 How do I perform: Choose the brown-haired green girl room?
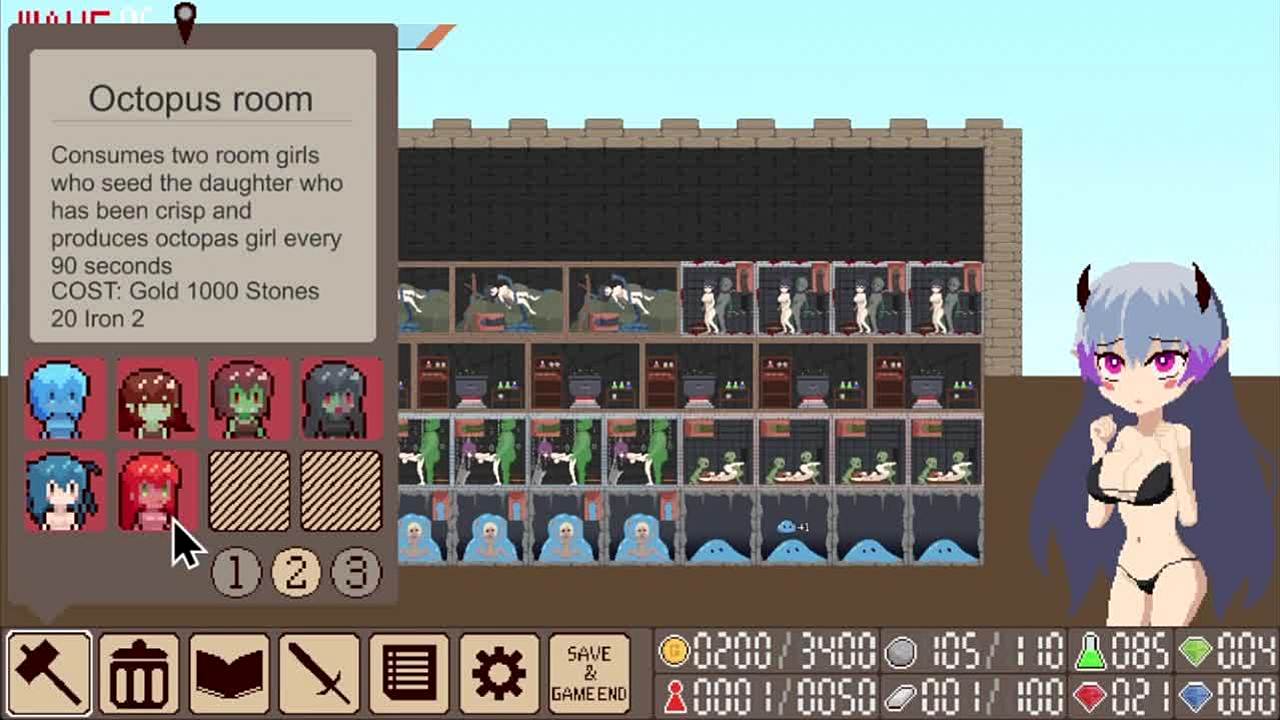point(157,400)
